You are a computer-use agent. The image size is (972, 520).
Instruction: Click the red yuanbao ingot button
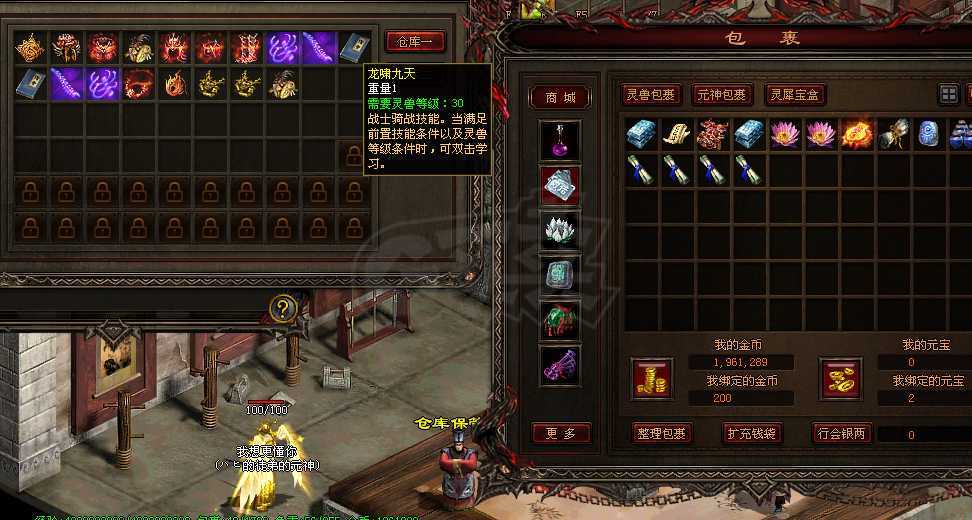point(840,377)
